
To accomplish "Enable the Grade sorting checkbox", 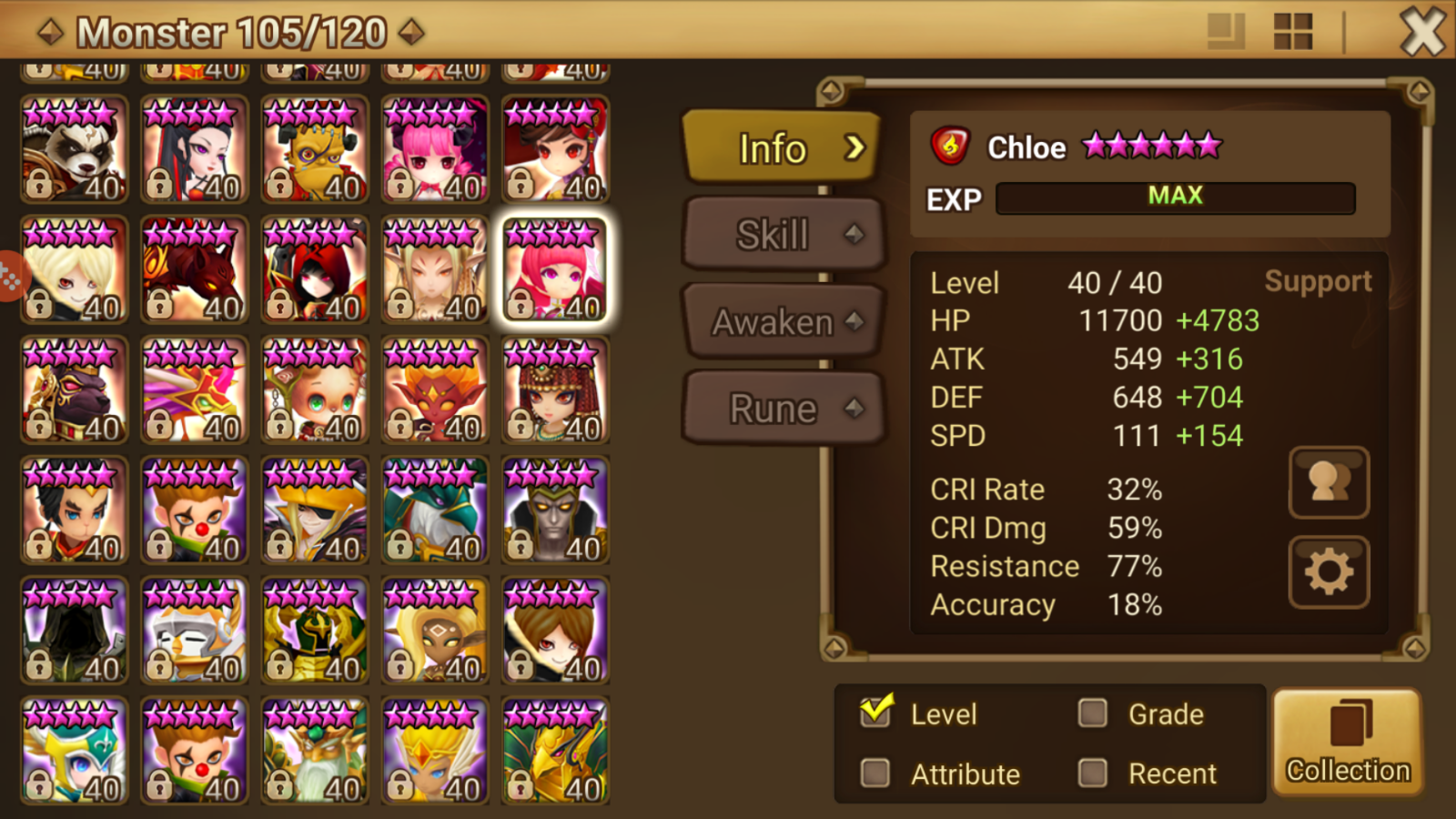I will (1091, 713).
